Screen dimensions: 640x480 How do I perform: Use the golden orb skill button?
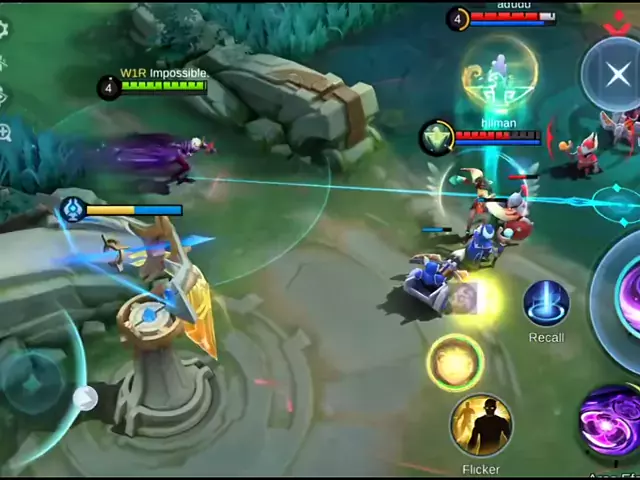[x=455, y=362]
